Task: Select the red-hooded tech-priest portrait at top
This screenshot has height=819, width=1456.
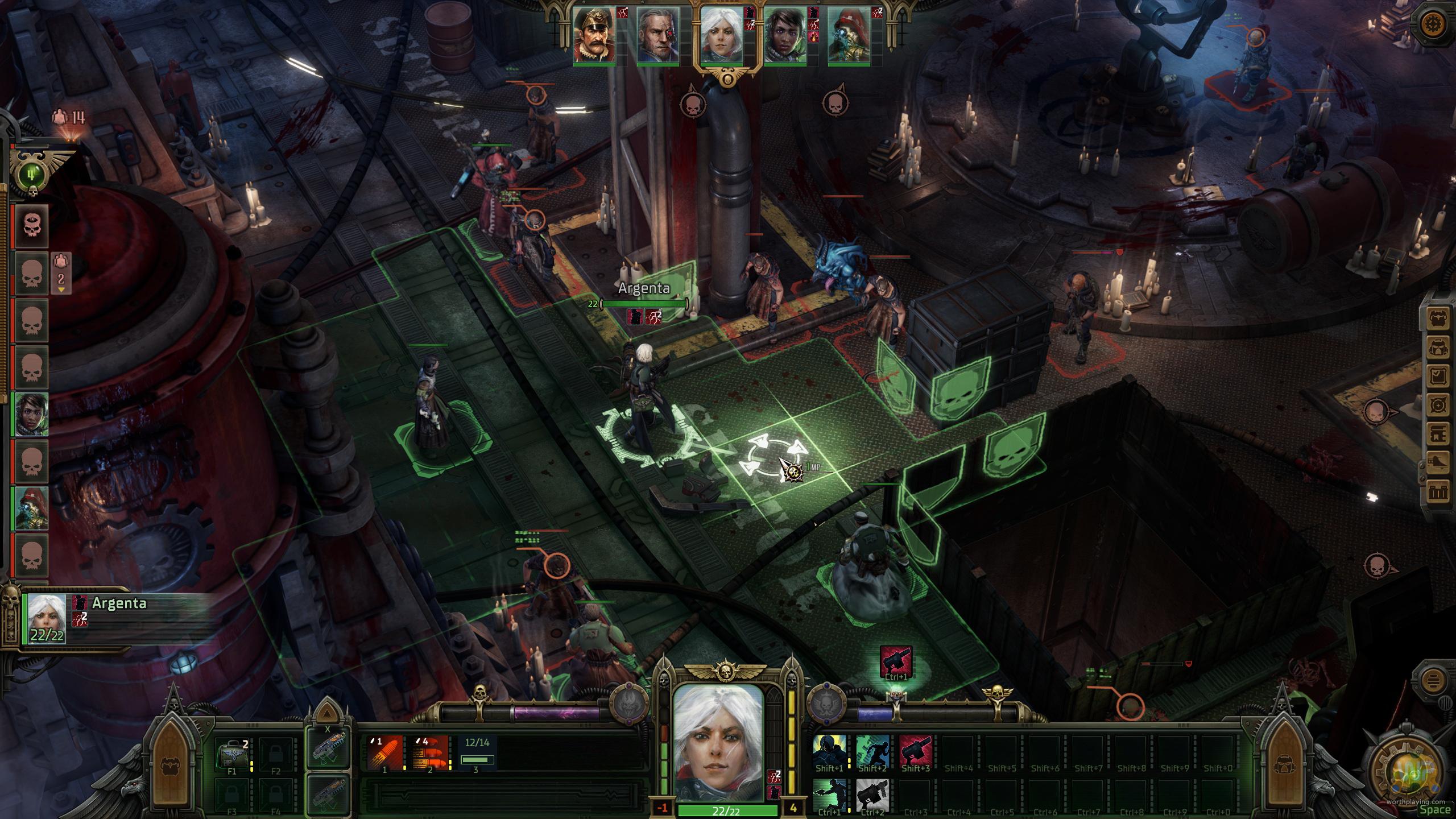Action: click(849, 35)
